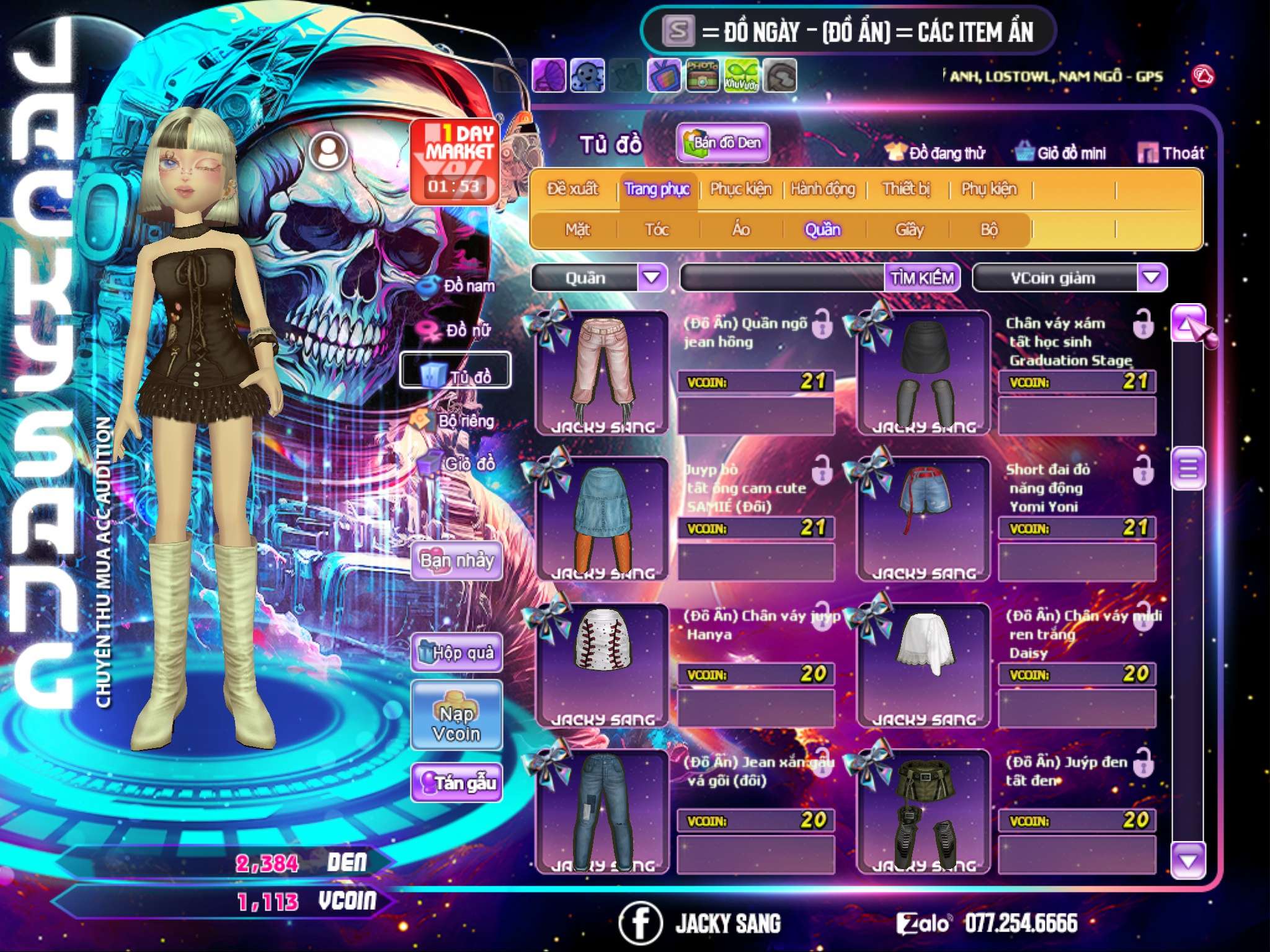The height and width of the screenshot is (952, 1270).
Task: Open the VCoin giảm sort dropdown
Action: click(x=1152, y=277)
